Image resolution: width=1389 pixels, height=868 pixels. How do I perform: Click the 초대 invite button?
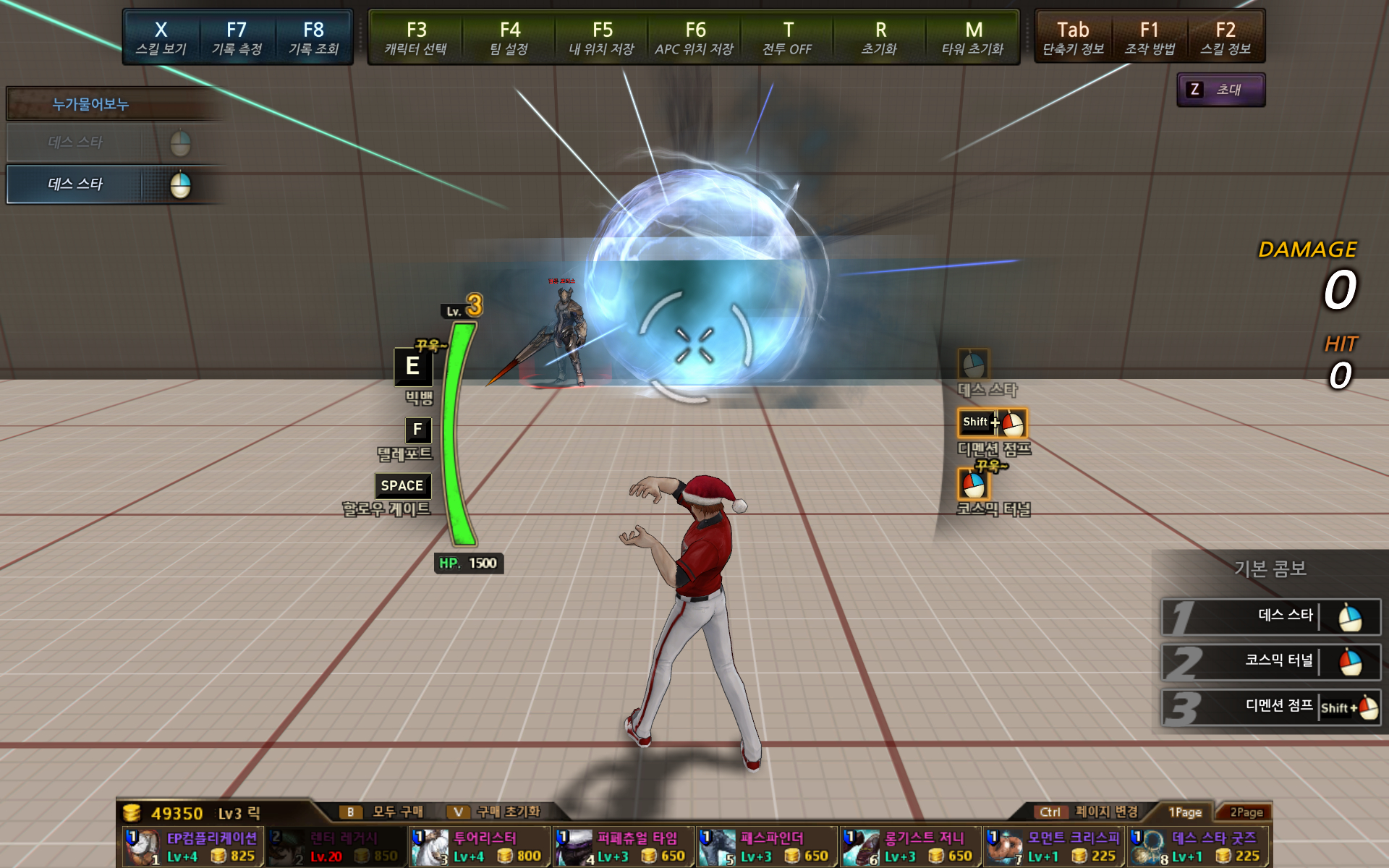coord(1220,90)
